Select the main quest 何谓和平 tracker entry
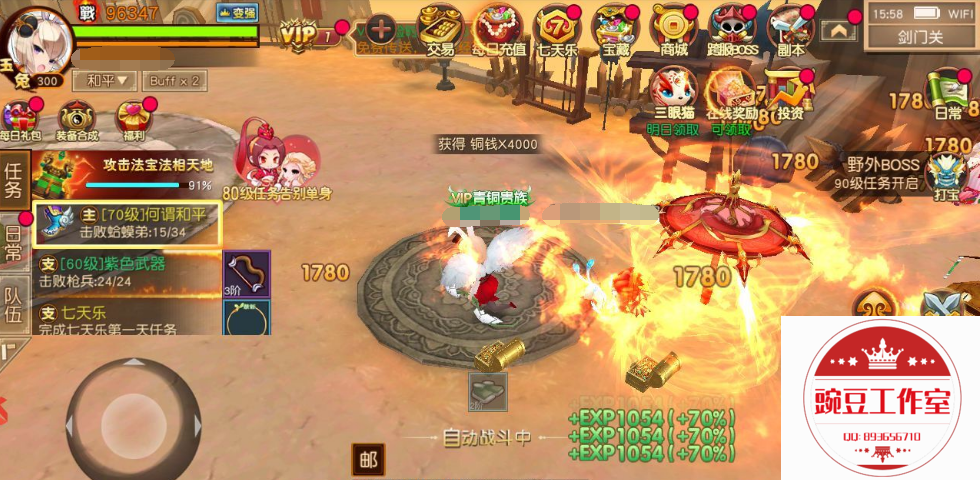This screenshot has height=480, width=980. (127, 223)
